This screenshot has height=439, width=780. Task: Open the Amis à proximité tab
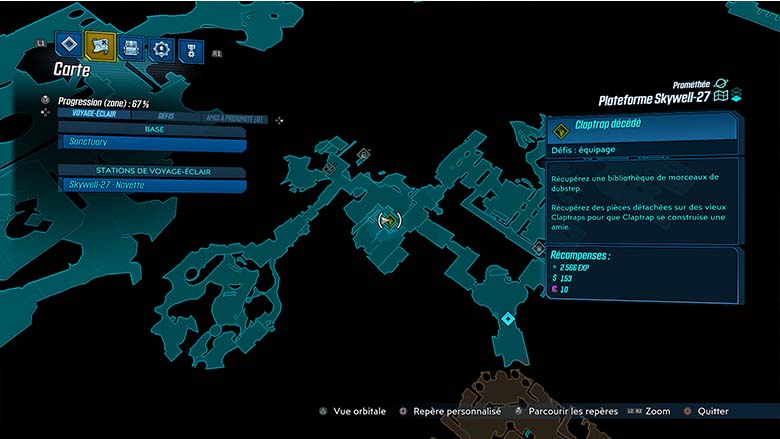[235, 118]
